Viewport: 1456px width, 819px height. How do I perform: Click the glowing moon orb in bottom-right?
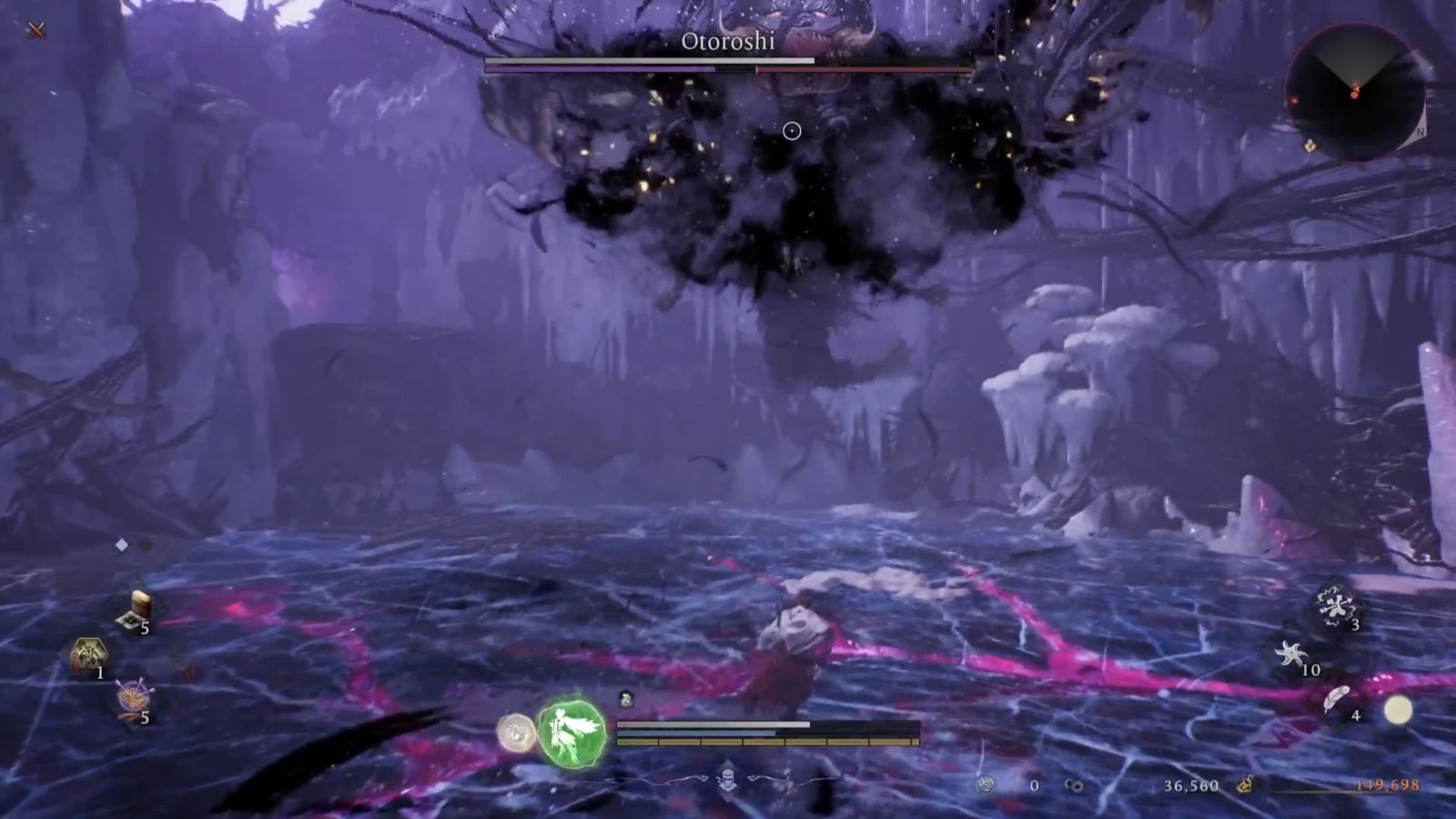(x=1399, y=708)
